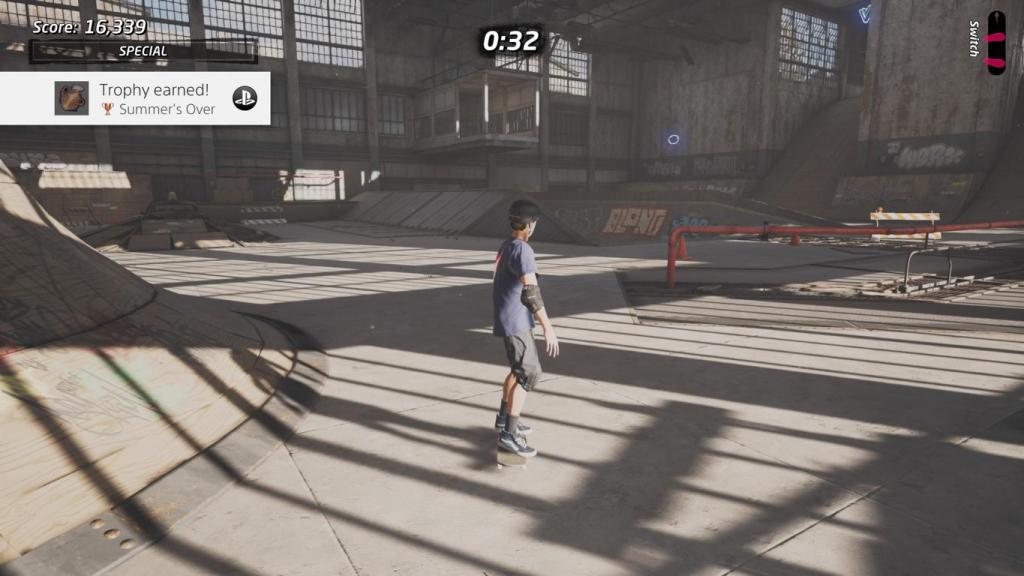
Task: Click the trophy image thumbnail
Action: pyautogui.click(x=71, y=98)
